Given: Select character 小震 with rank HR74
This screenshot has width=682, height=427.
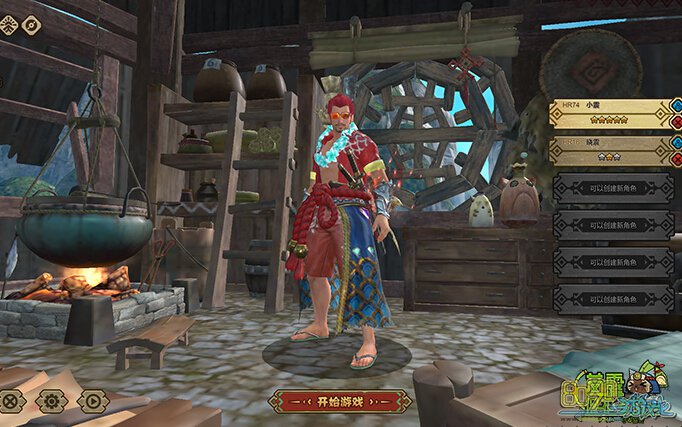Looking at the screenshot, I should point(608,112).
